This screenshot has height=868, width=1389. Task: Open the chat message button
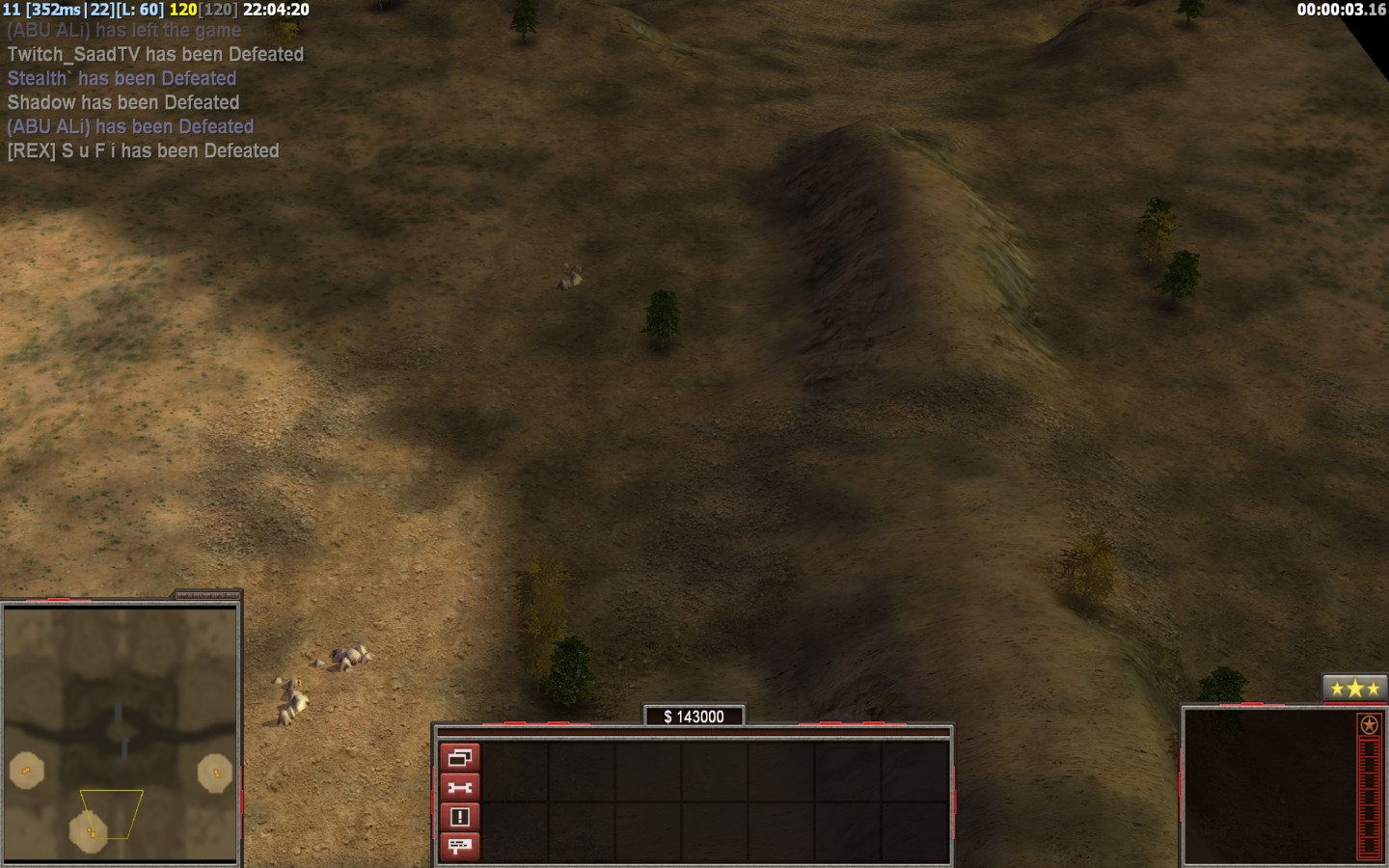(x=459, y=847)
